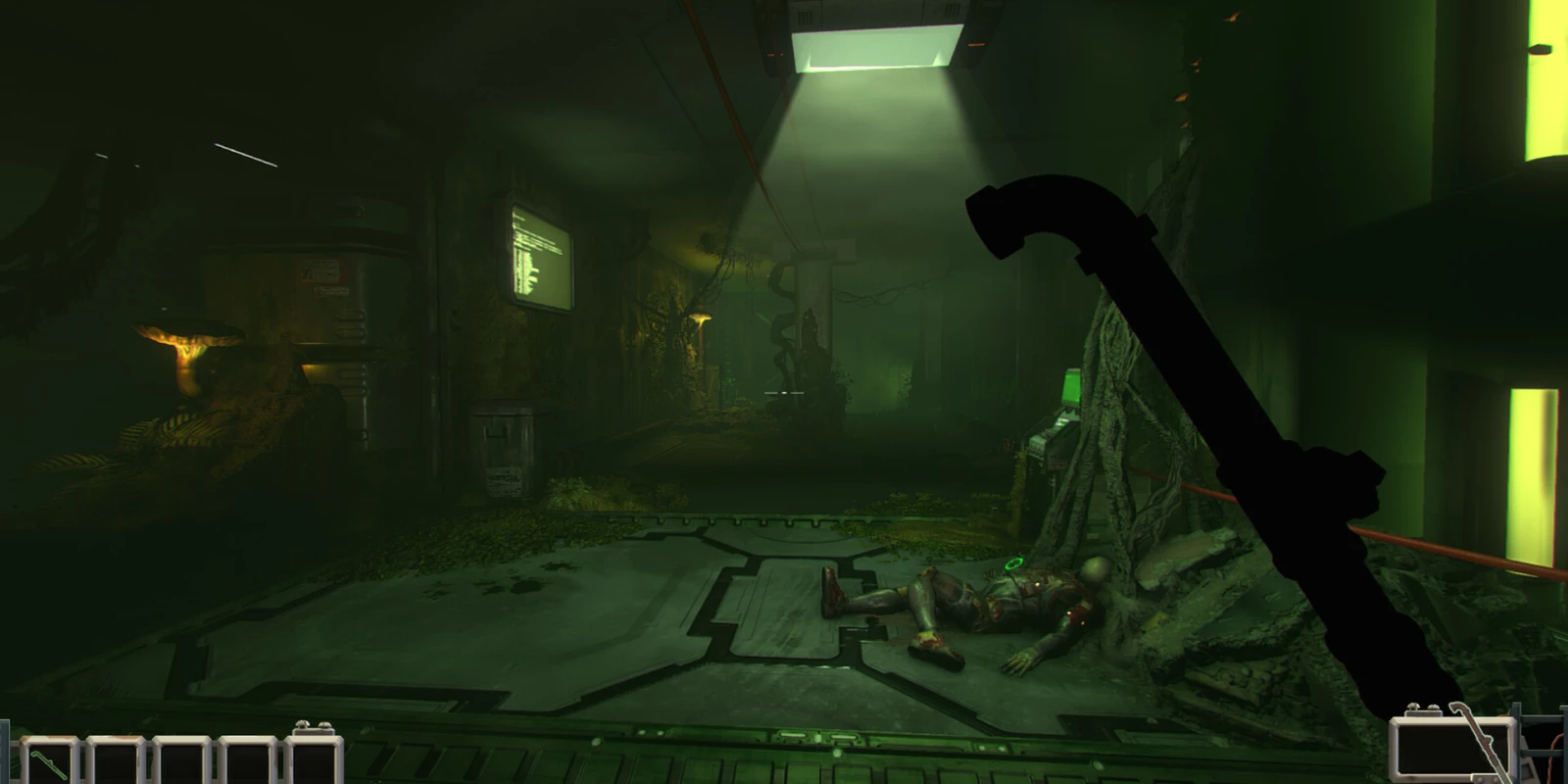Viewport: 1568px width, 784px height.
Task: Click the right dial knob atop the equipment panel
Action: pos(1434,707)
